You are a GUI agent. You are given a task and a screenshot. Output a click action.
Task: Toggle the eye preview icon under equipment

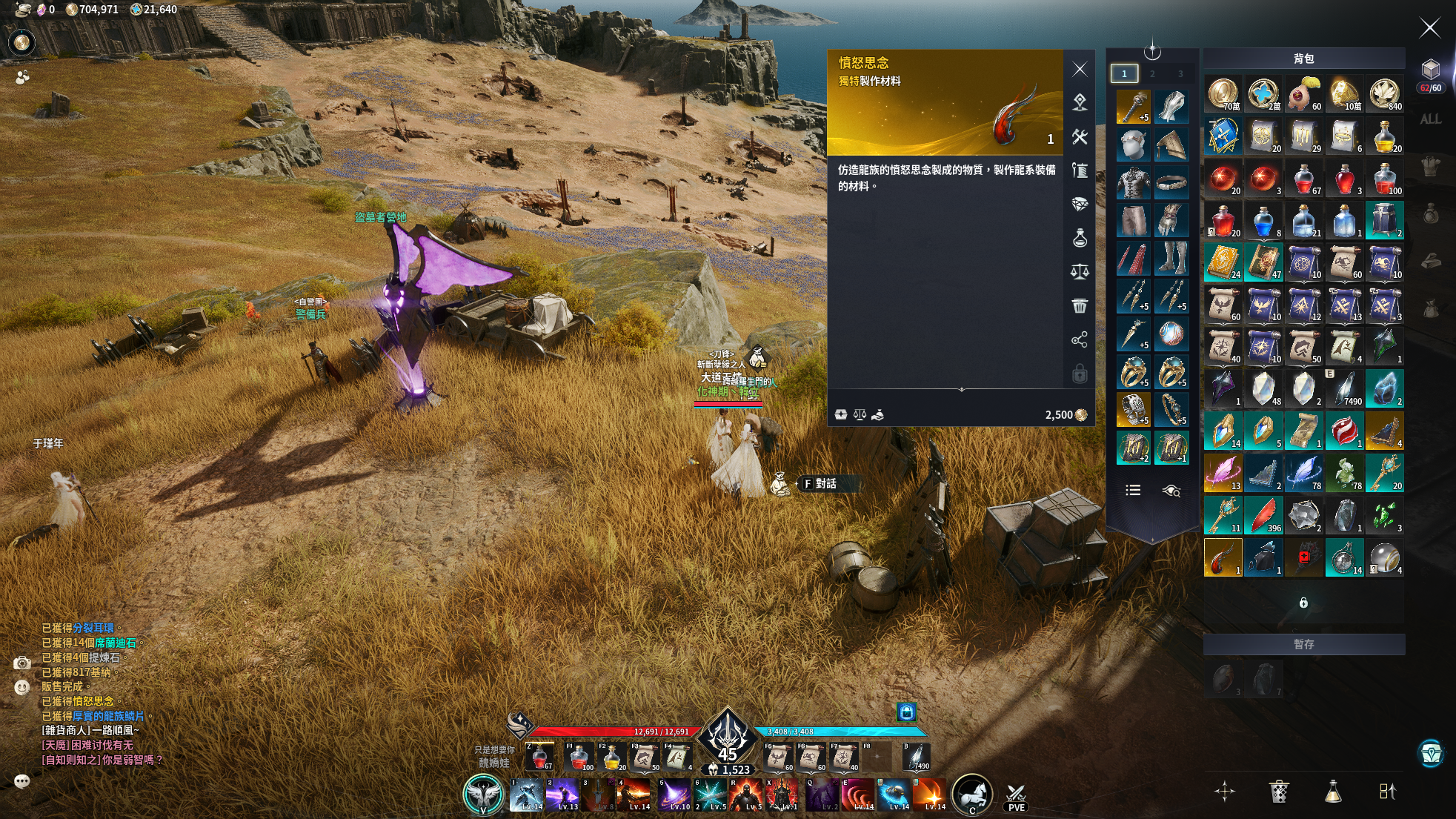(1171, 491)
